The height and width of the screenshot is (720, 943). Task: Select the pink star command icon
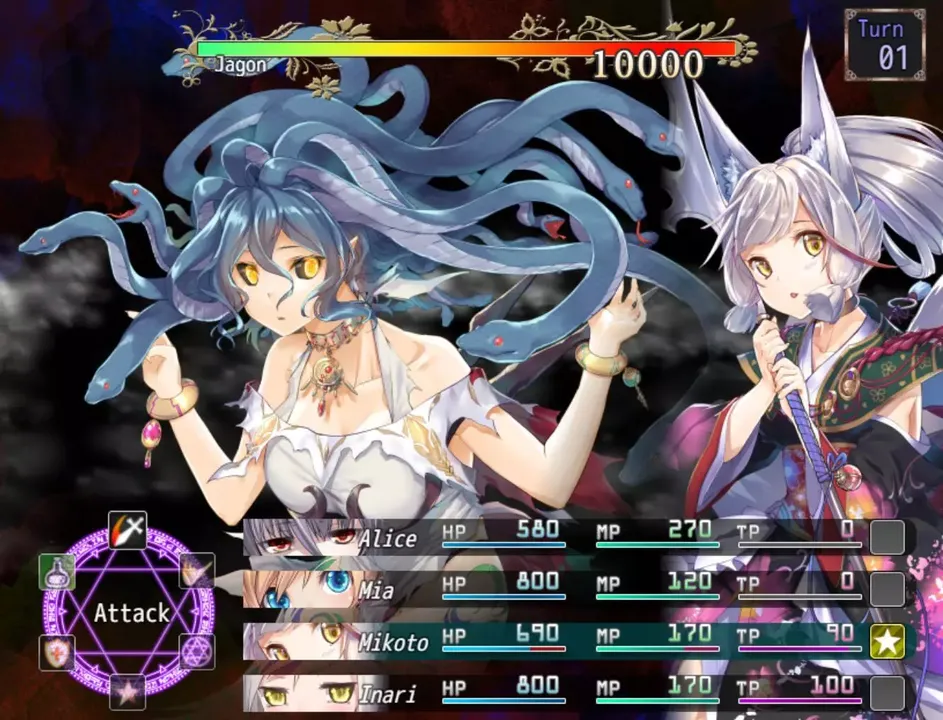pos(127,692)
